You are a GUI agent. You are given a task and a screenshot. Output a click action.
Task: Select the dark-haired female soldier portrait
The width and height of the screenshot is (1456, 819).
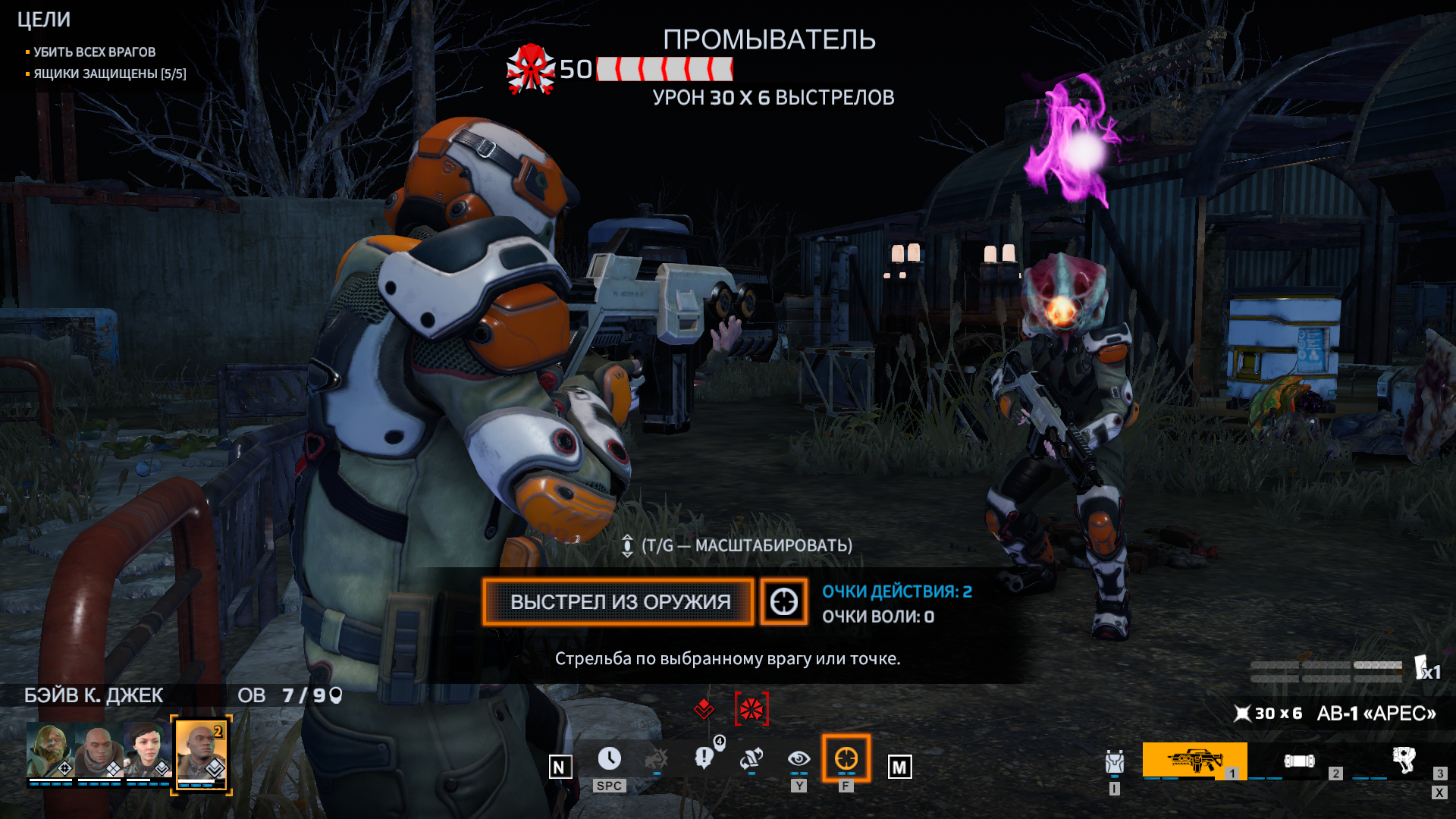click(x=147, y=750)
